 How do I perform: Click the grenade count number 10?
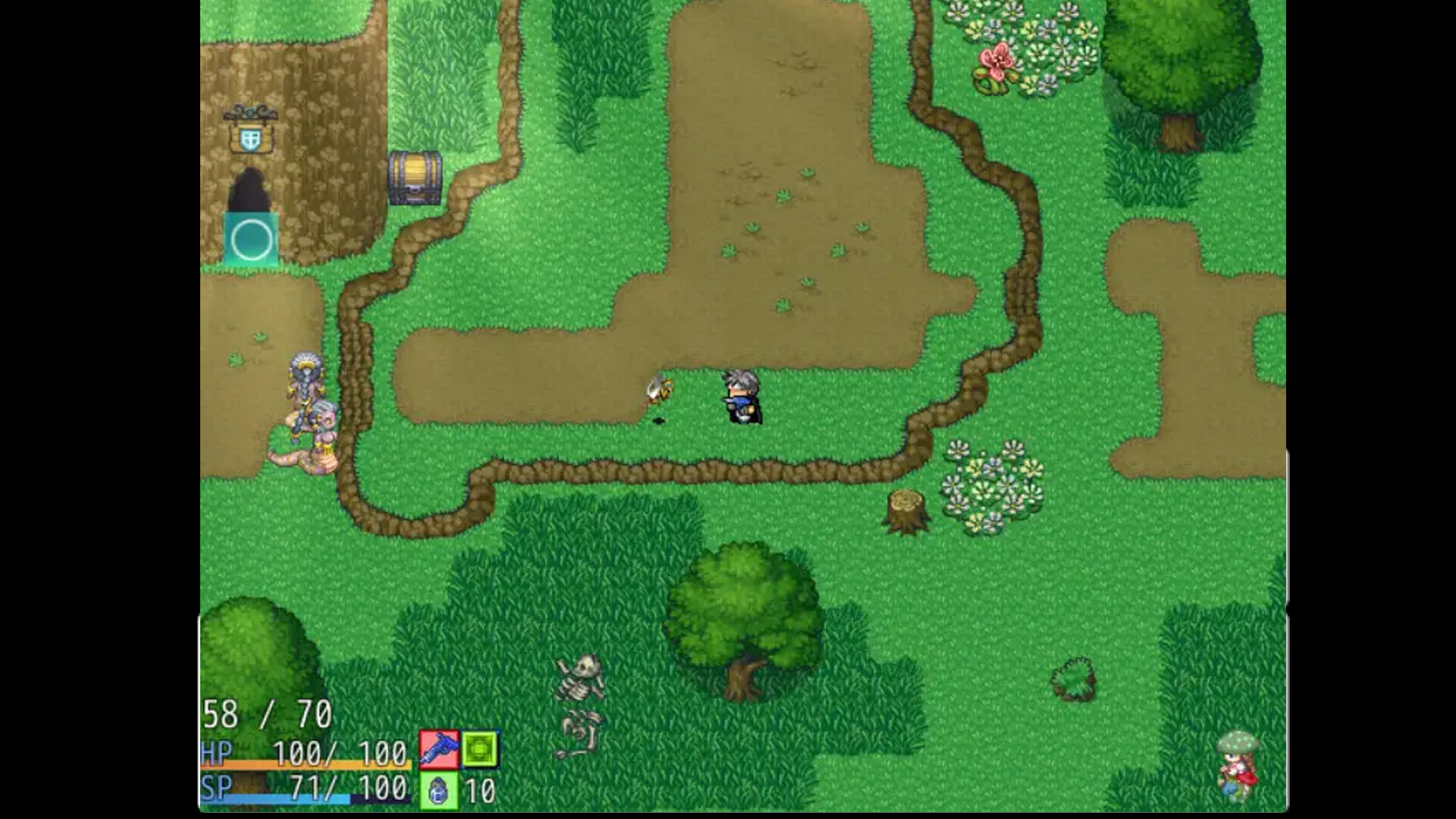[x=480, y=790]
